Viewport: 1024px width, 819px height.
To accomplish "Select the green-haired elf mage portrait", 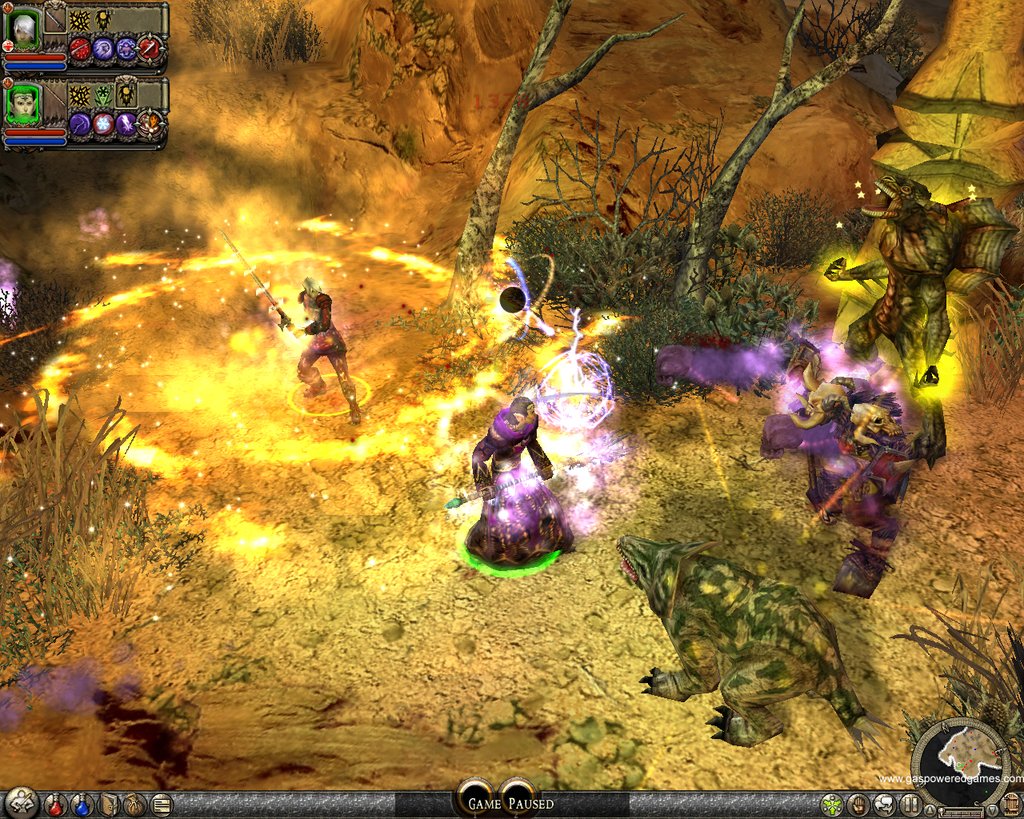I will coord(23,104).
